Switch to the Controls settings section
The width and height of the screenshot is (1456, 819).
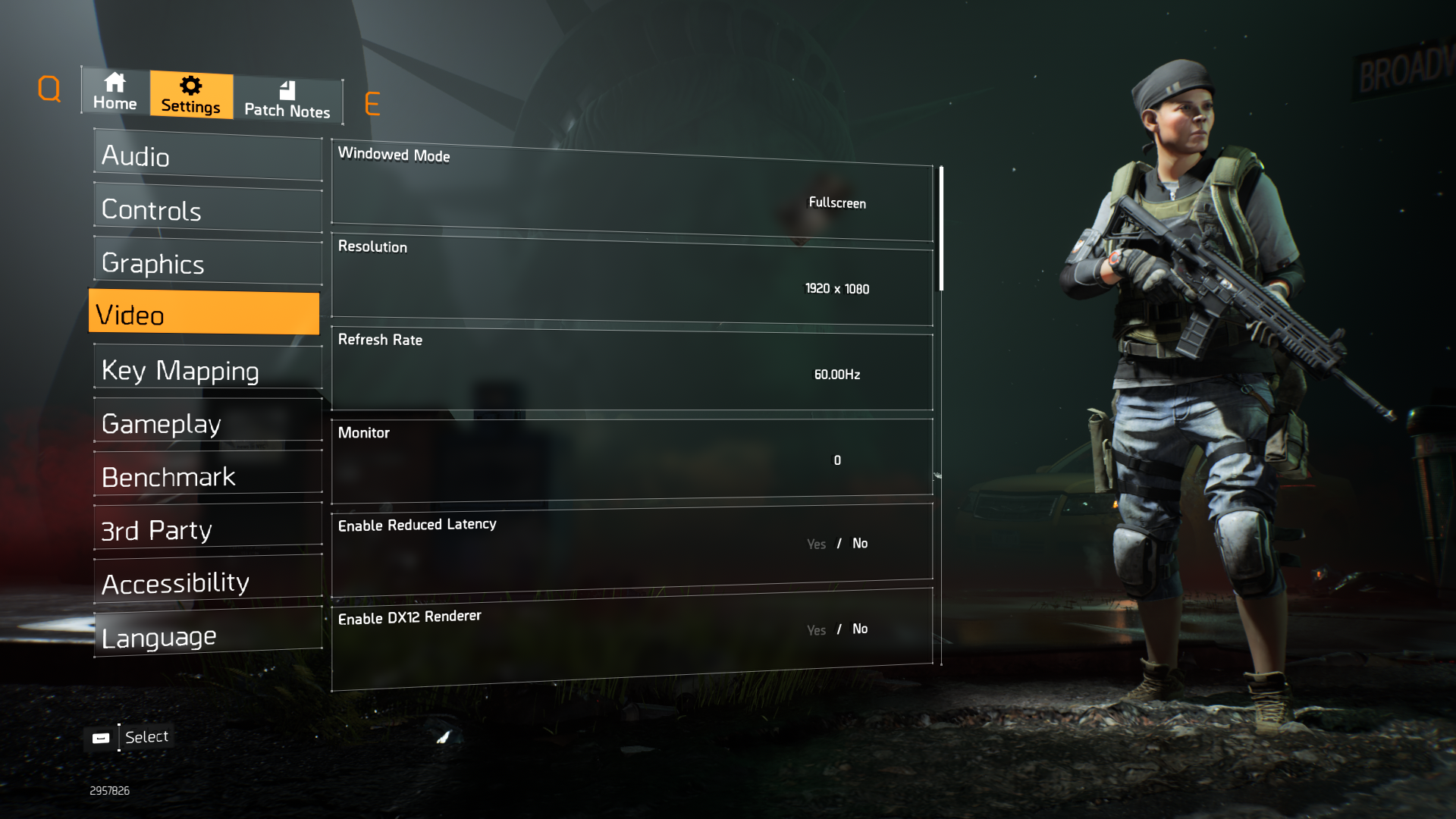tap(208, 210)
